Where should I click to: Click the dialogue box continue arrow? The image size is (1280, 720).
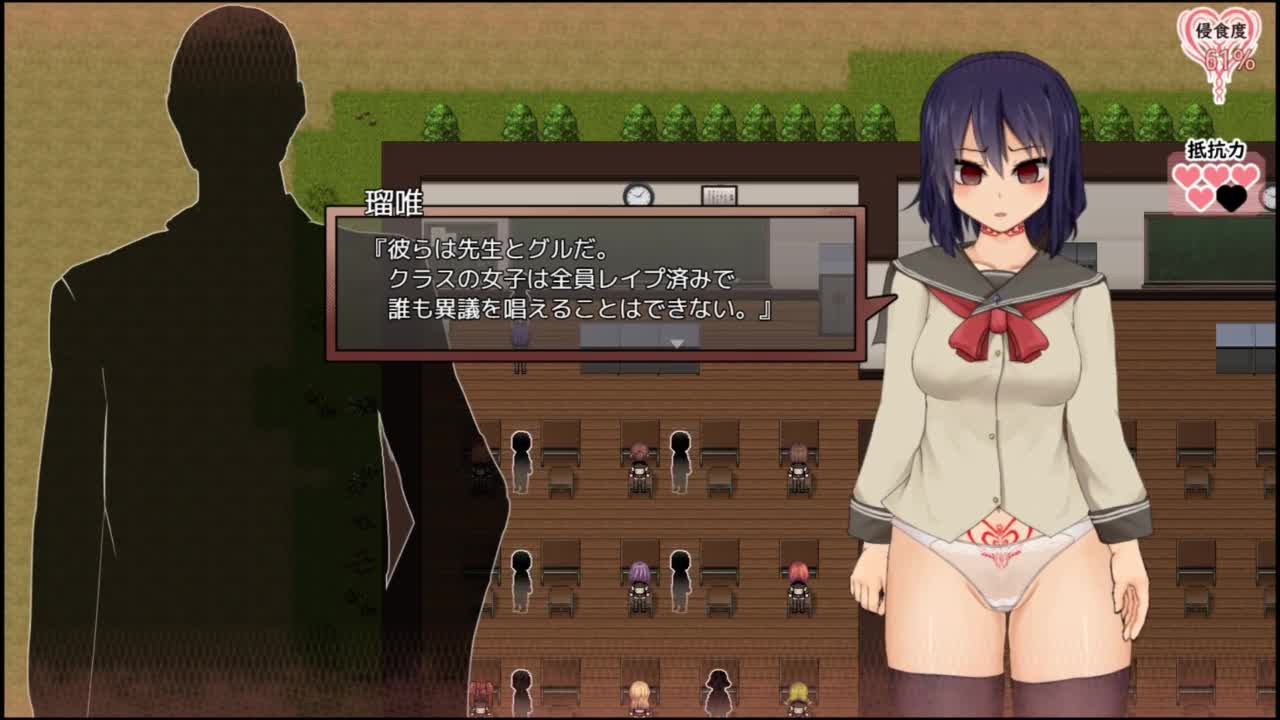(677, 343)
